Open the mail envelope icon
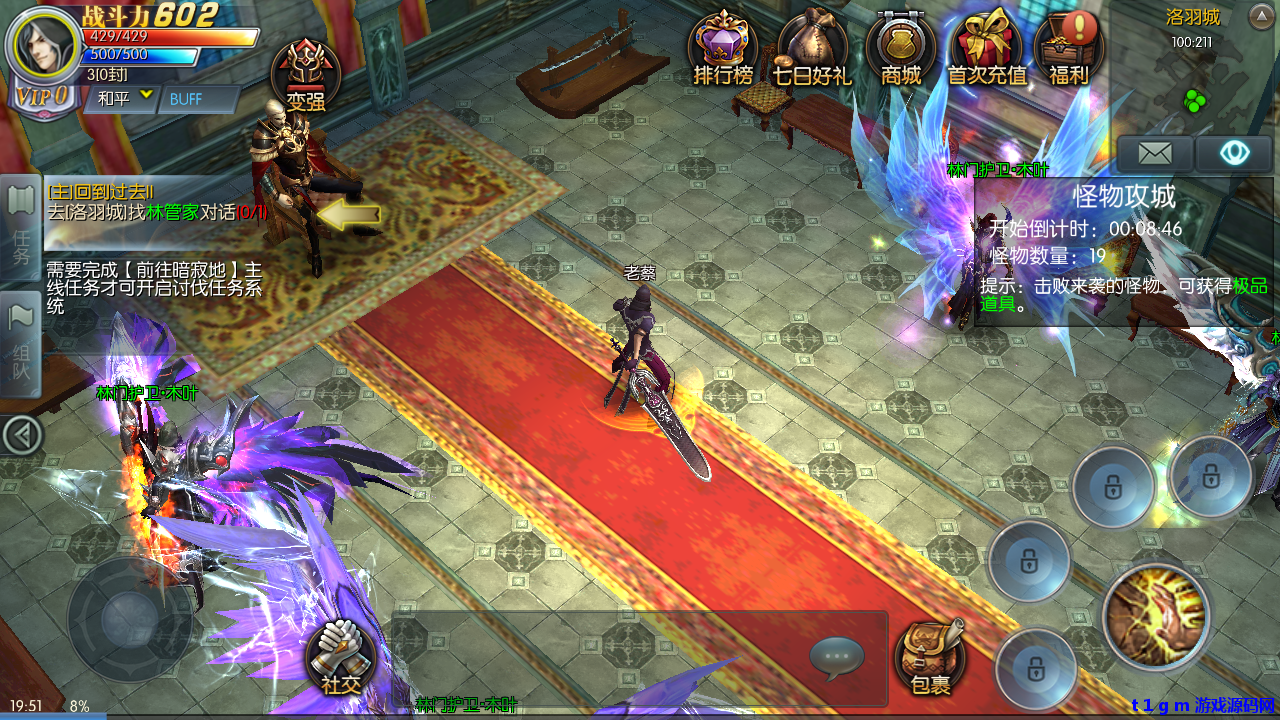The width and height of the screenshot is (1280, 720). click(x=1155, y=152)
